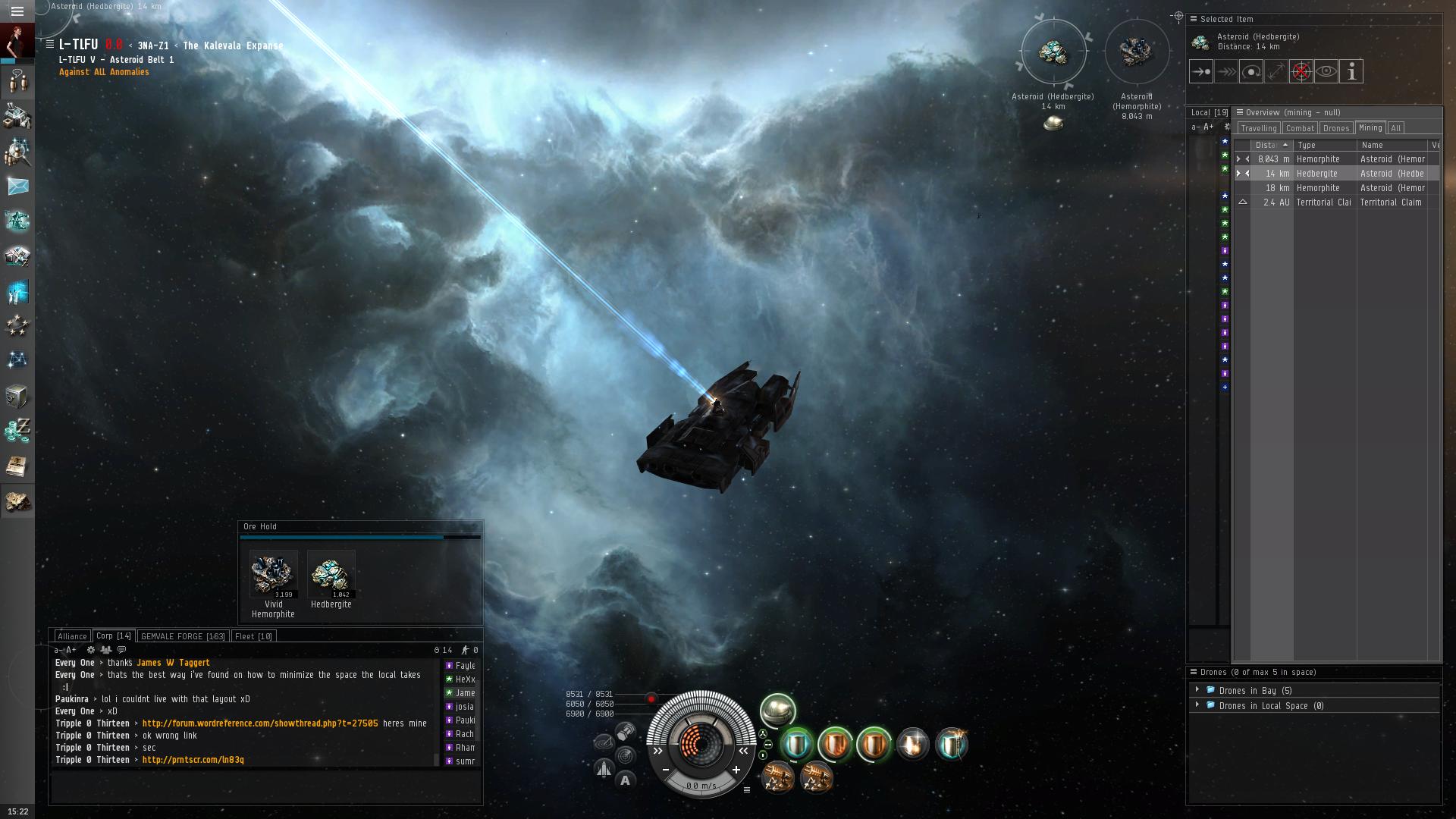Select the Hedbergite ore in Ore Hold
Screen dimensions: 1456x819
click(331, 574)
